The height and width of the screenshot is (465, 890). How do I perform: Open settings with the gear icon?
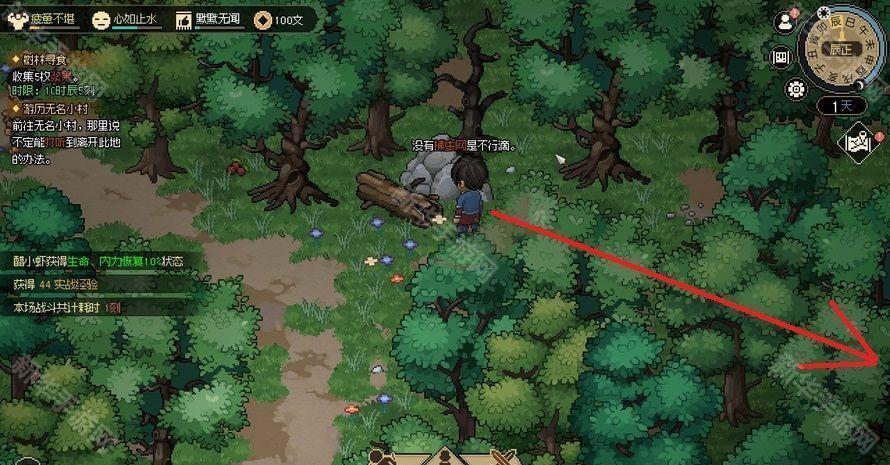[797, 88]
